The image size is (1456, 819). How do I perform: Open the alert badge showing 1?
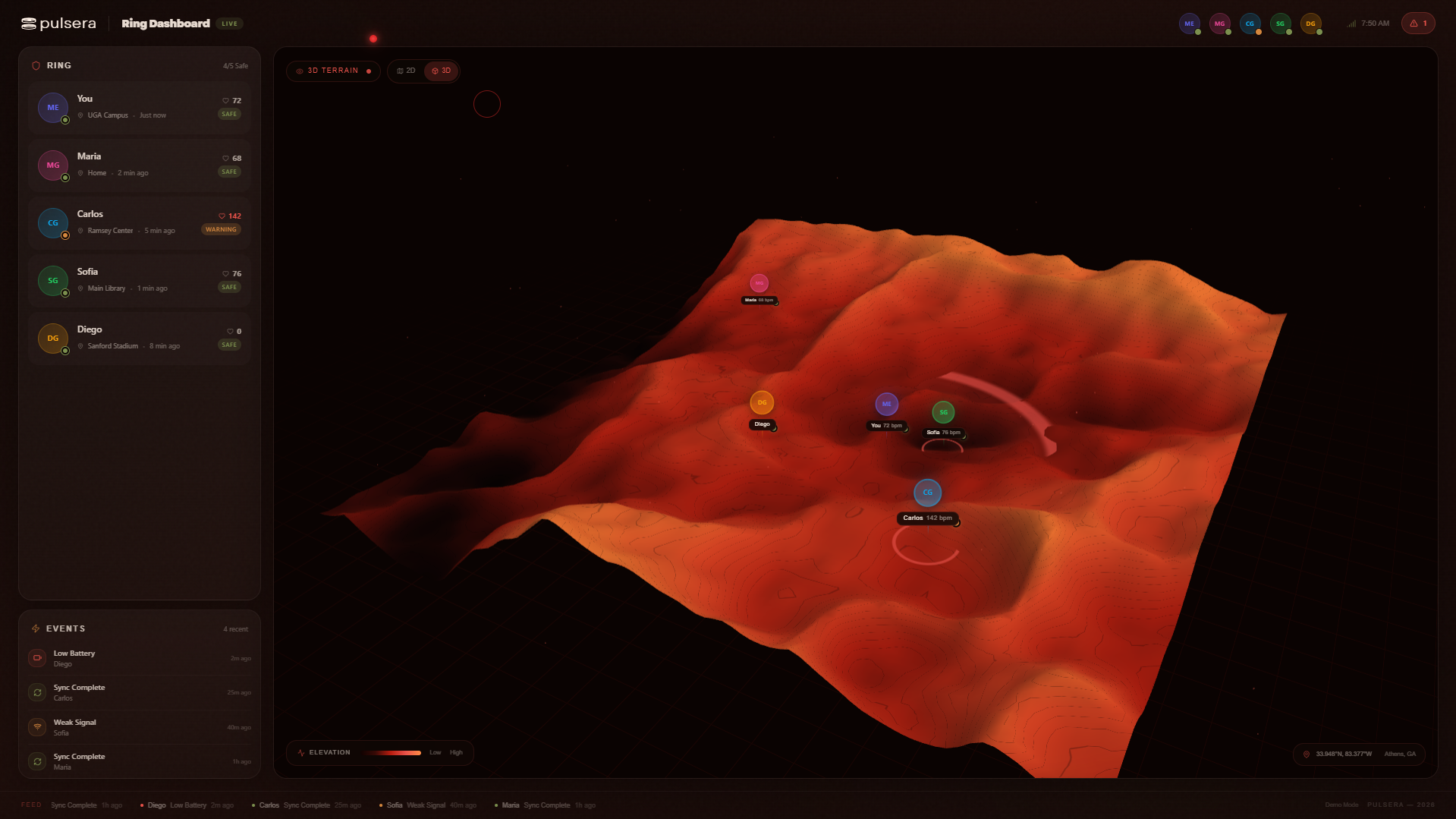1417,24
